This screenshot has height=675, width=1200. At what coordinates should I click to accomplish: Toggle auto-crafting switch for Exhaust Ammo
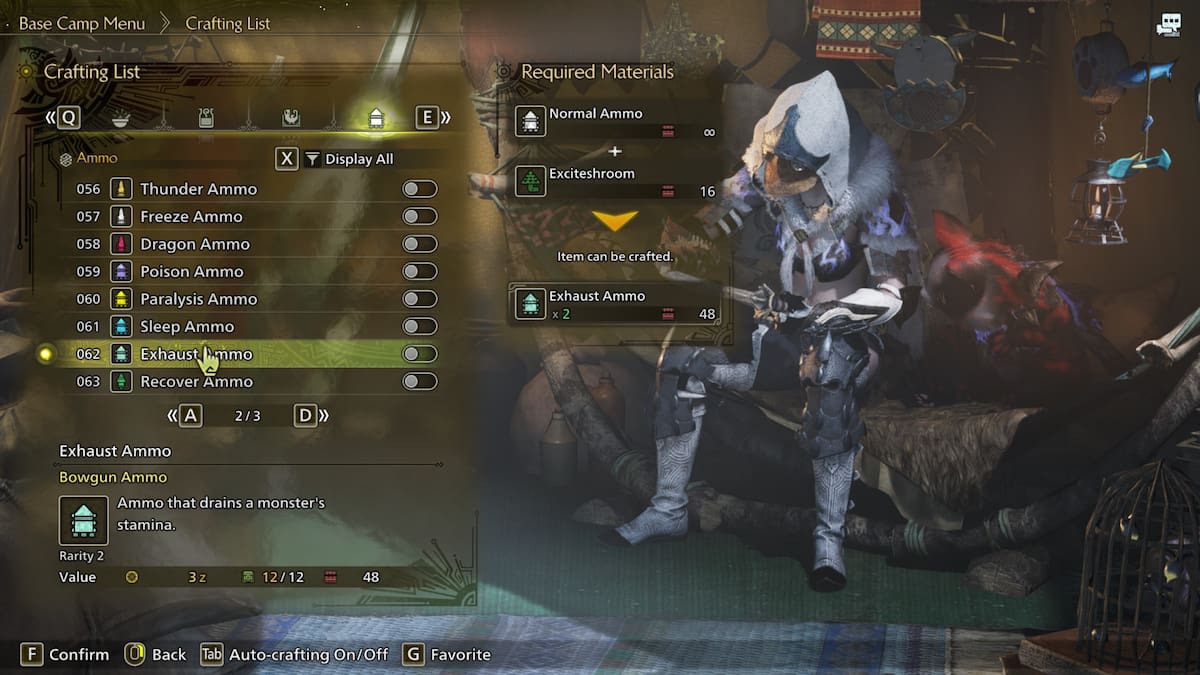coord(419,354)
